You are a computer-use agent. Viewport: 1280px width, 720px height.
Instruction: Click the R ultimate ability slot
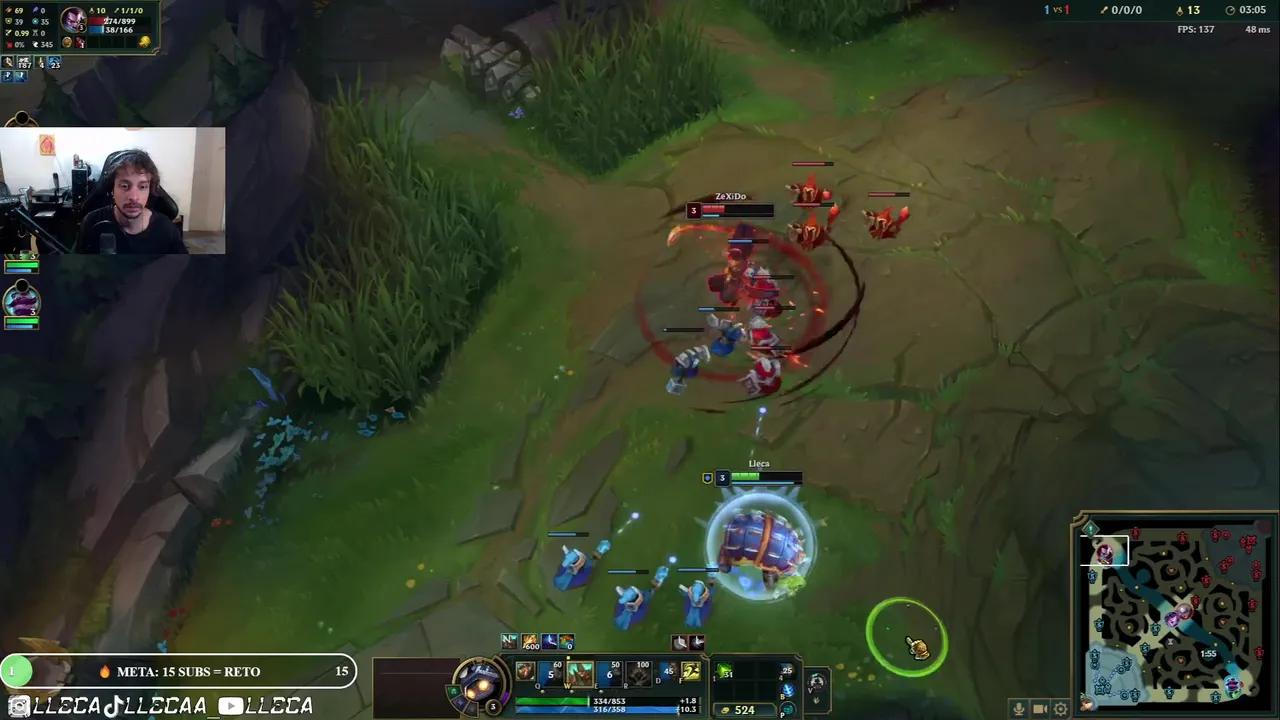pyautogui.click(x=636, y=672)
